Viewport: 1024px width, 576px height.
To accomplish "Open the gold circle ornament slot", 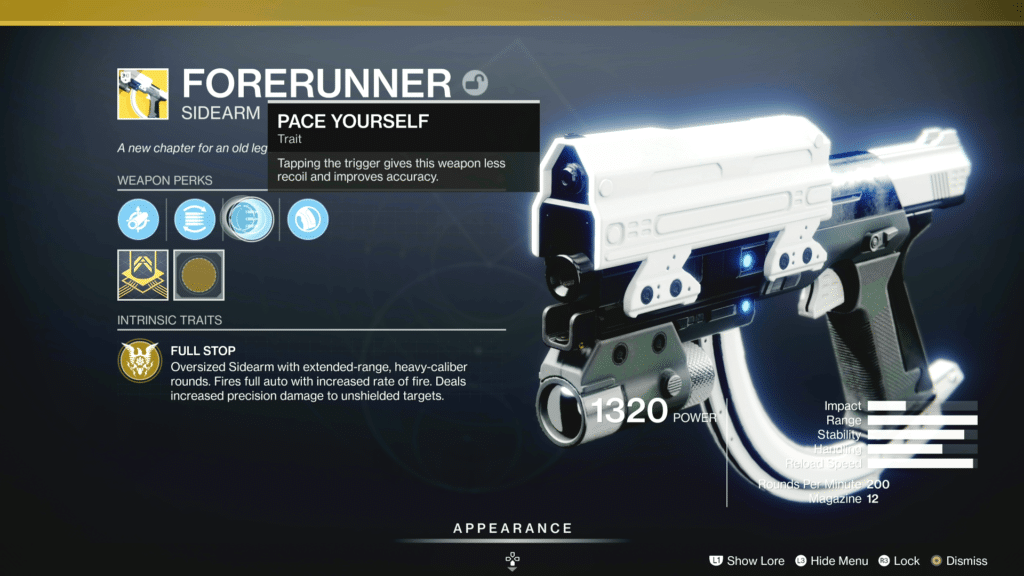I will (199, 275).
